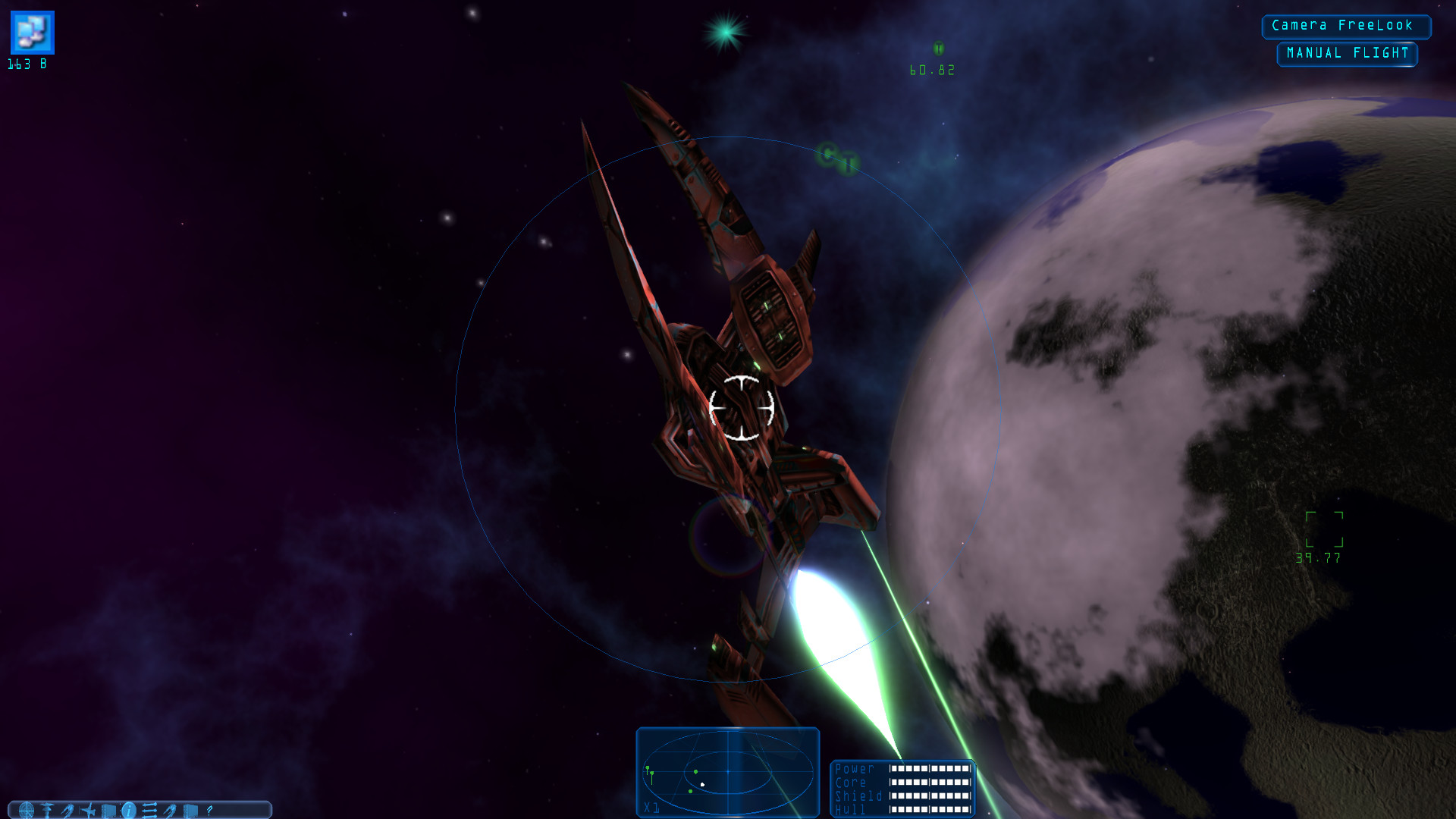Select the fighter ship toolbar icon

pyautogui.click(x=87, y=810)
